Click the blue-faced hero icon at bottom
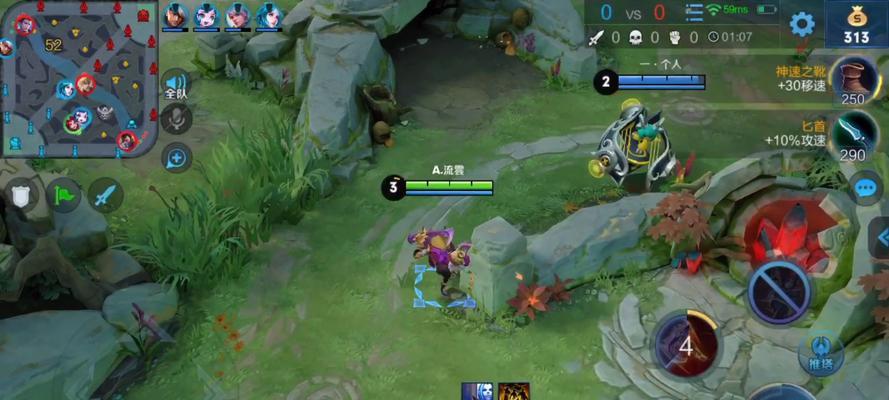This screenshot has height=400, width=889. (473, 391)
